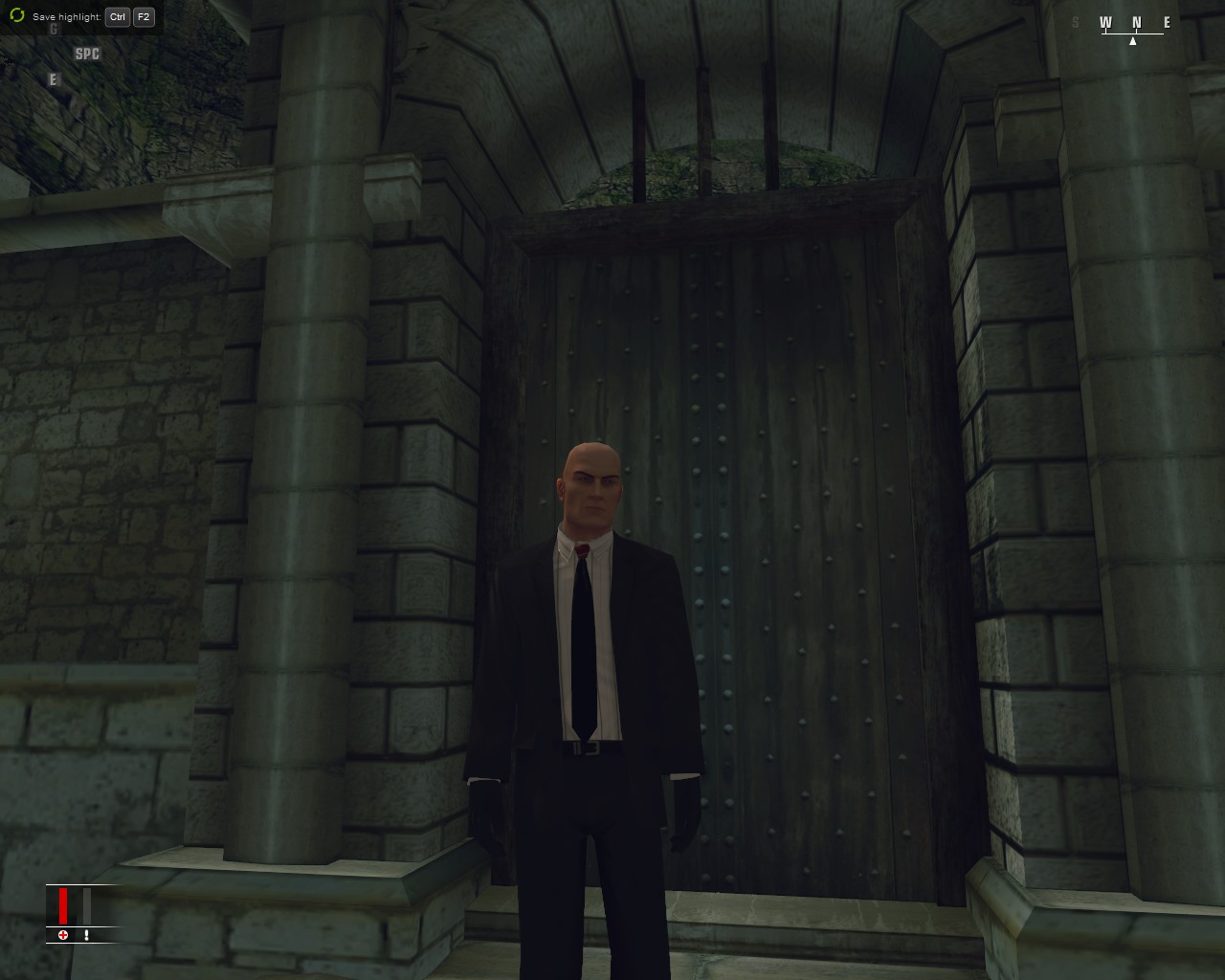Select the faded S on the compass
1225x980 pixels.
pos(1075,21)
